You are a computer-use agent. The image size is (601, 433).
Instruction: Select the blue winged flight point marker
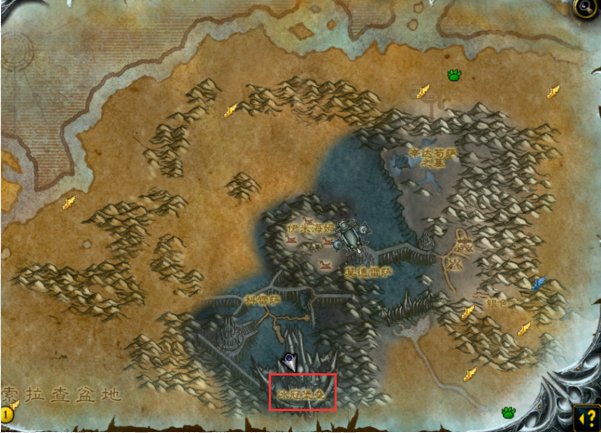coord(538,285)
